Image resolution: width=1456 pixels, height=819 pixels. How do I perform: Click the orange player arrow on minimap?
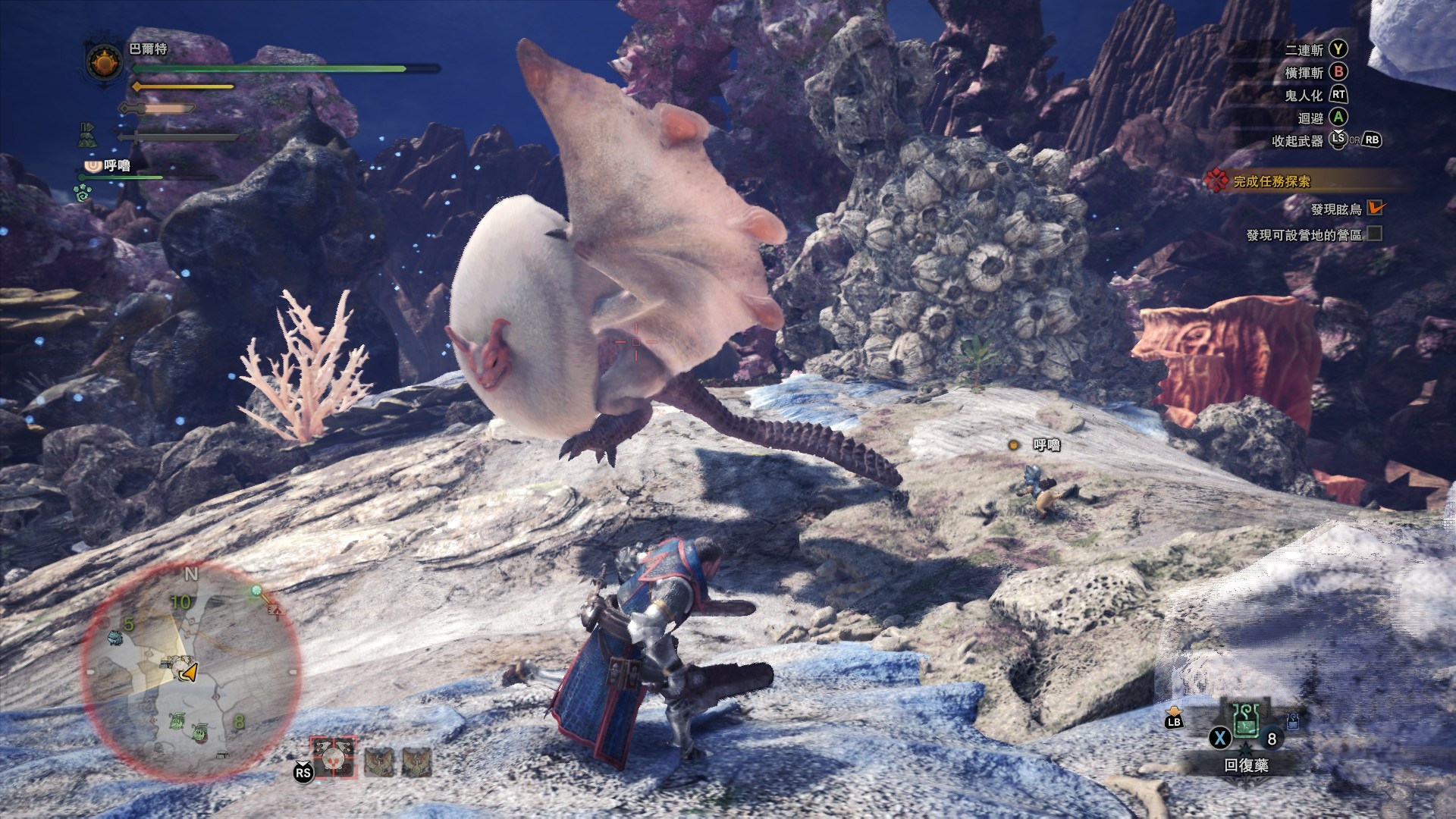pyautogui.click(x=189, y=672)
